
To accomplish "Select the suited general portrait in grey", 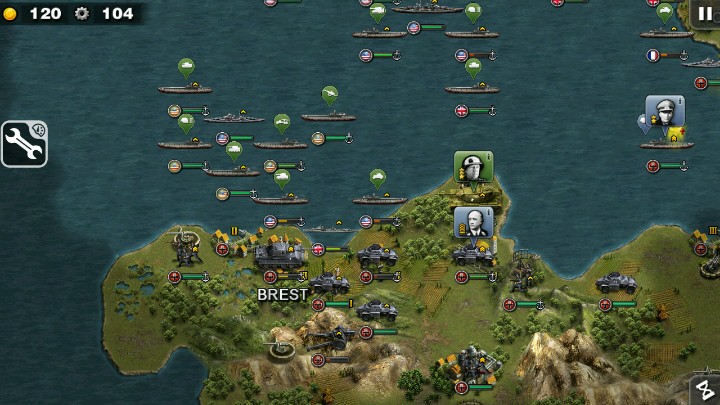I will coord(473,222).
